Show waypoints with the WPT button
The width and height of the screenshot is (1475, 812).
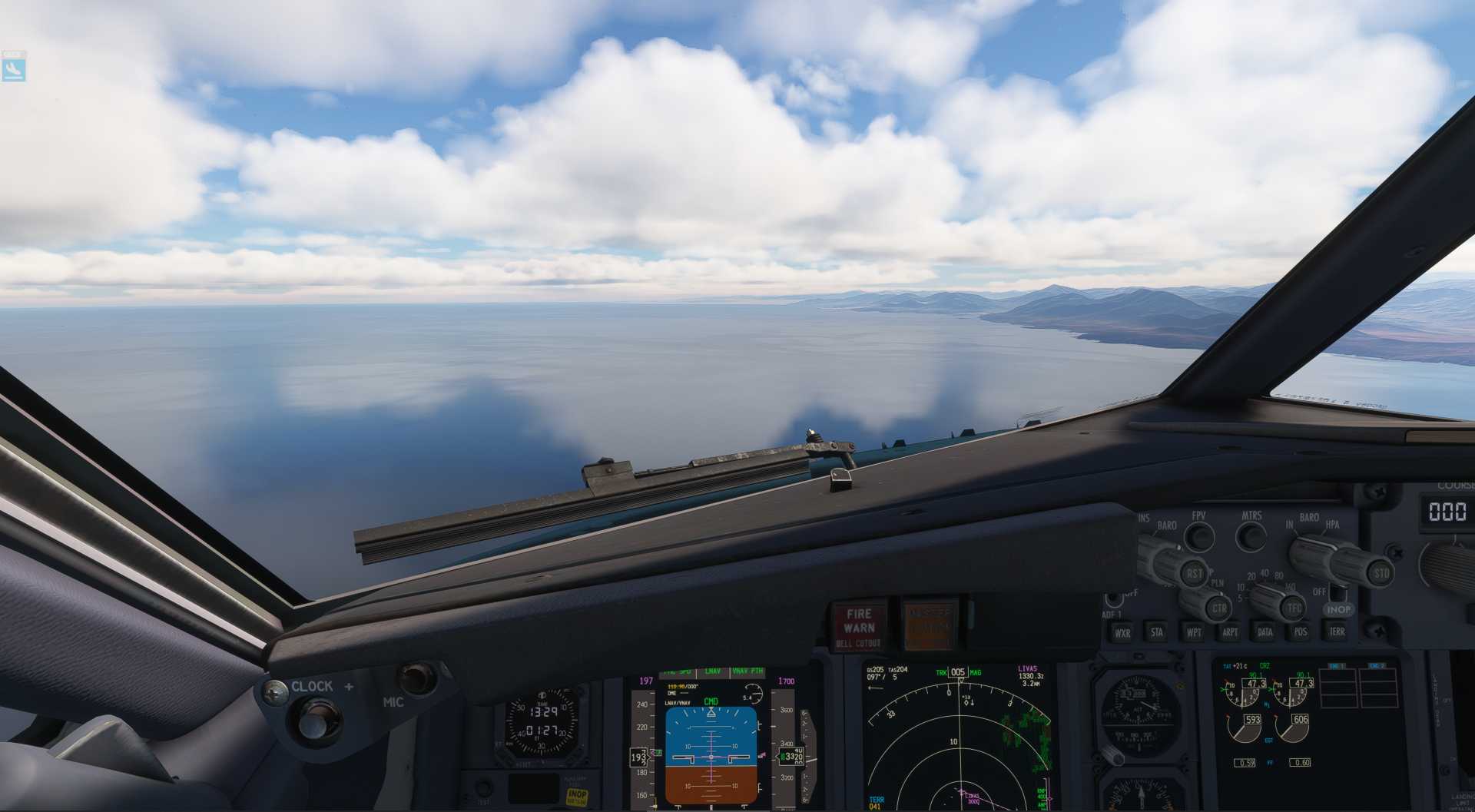pyautogui.click(x=1194, y=632)
